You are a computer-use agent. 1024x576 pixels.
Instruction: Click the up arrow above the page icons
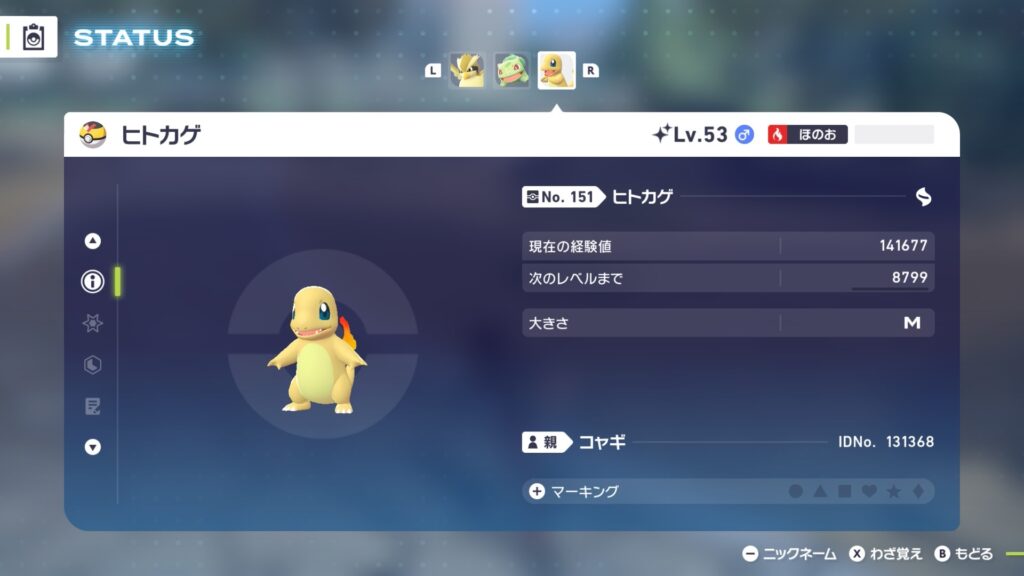[93, 240]
